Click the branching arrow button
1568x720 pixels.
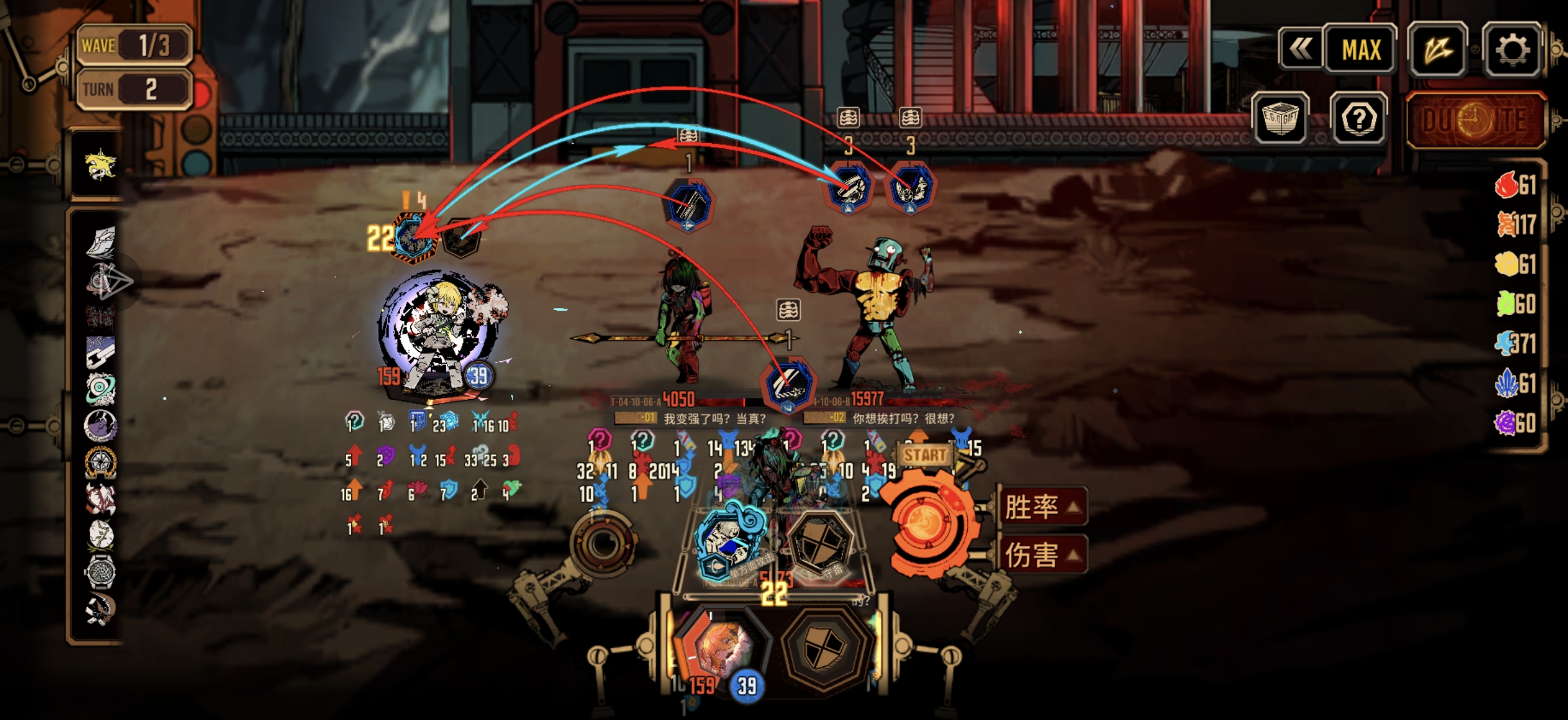(1436, 49)
